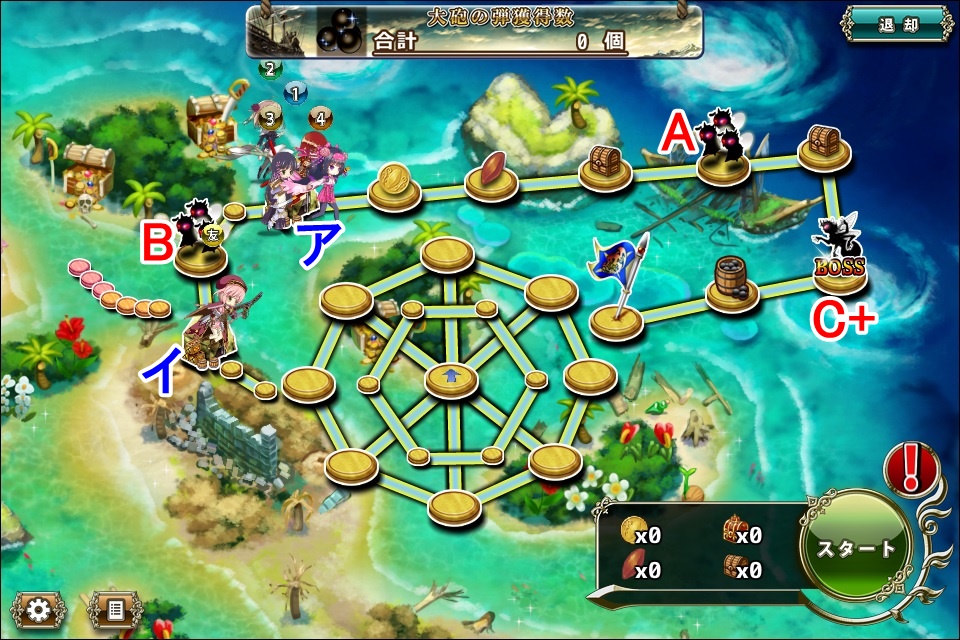Viewport: 960px width, 640px height.
Task: Tap the green スタート start button
Action: click(x=856, y=549)
